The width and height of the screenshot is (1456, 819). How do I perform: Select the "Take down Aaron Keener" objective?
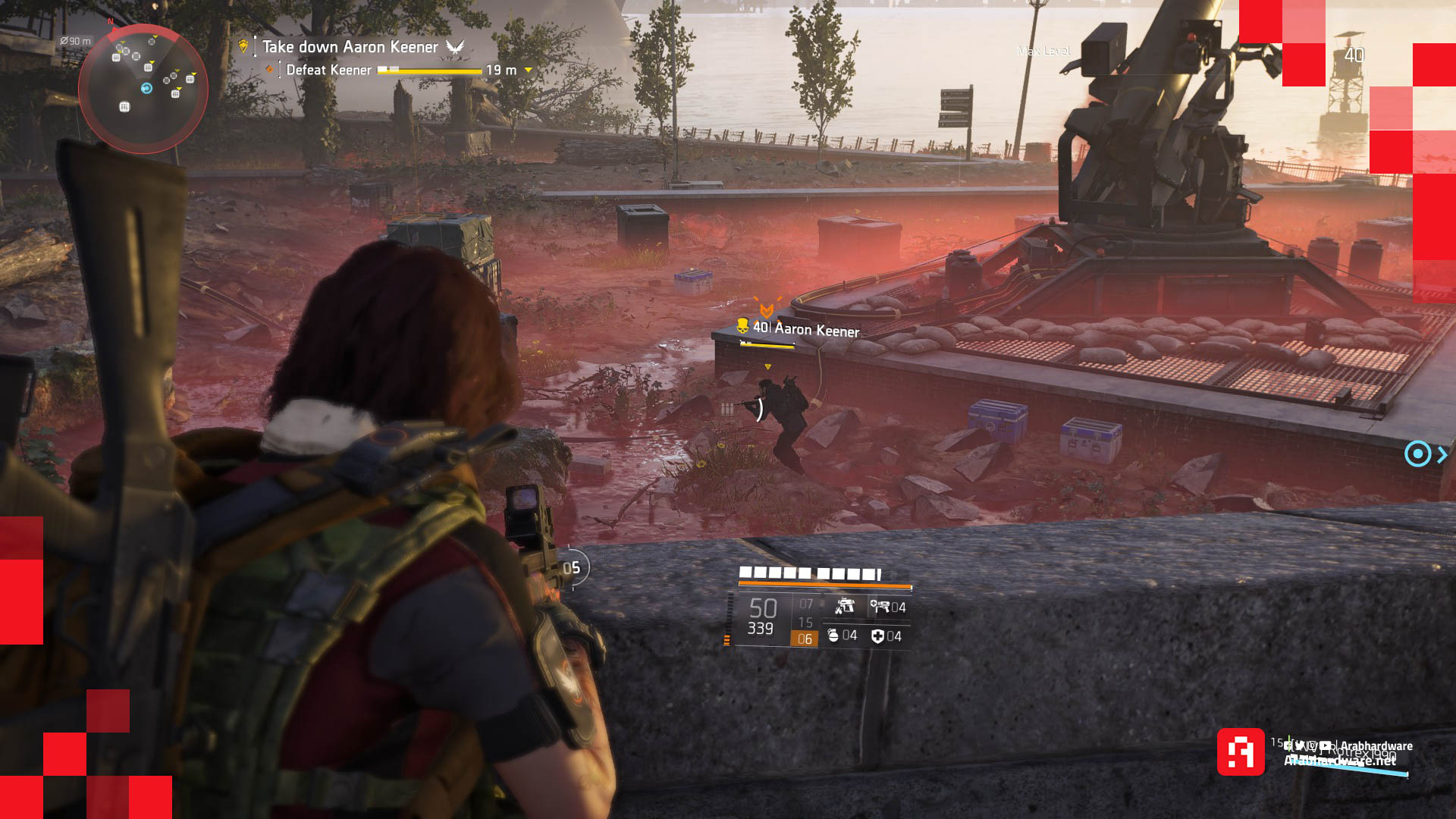350,47
